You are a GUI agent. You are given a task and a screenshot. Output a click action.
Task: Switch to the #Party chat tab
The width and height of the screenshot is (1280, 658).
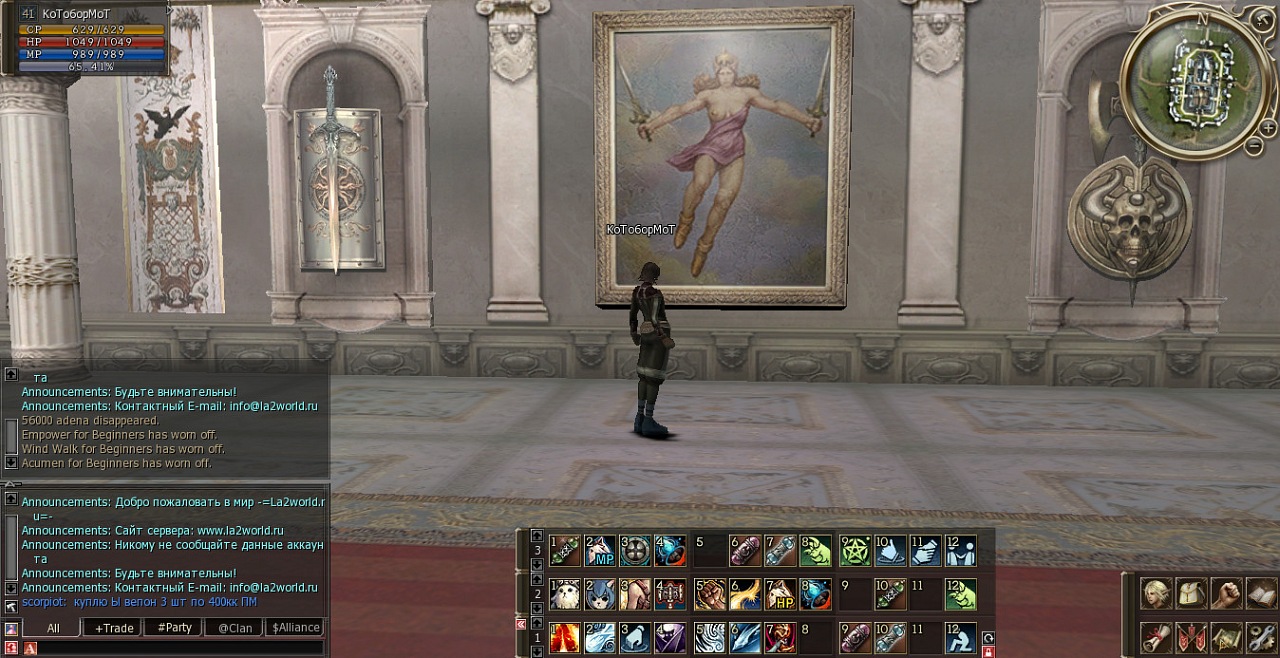coord(174,628)
